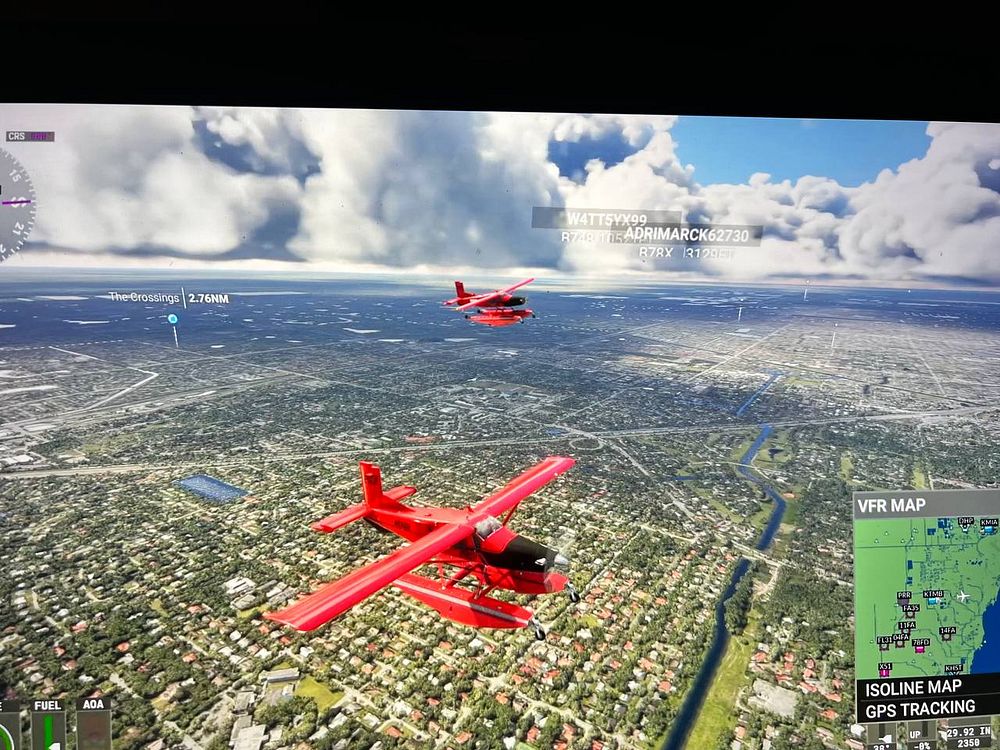
Task: Choose the KMIA airport marker
Action: 988,527
